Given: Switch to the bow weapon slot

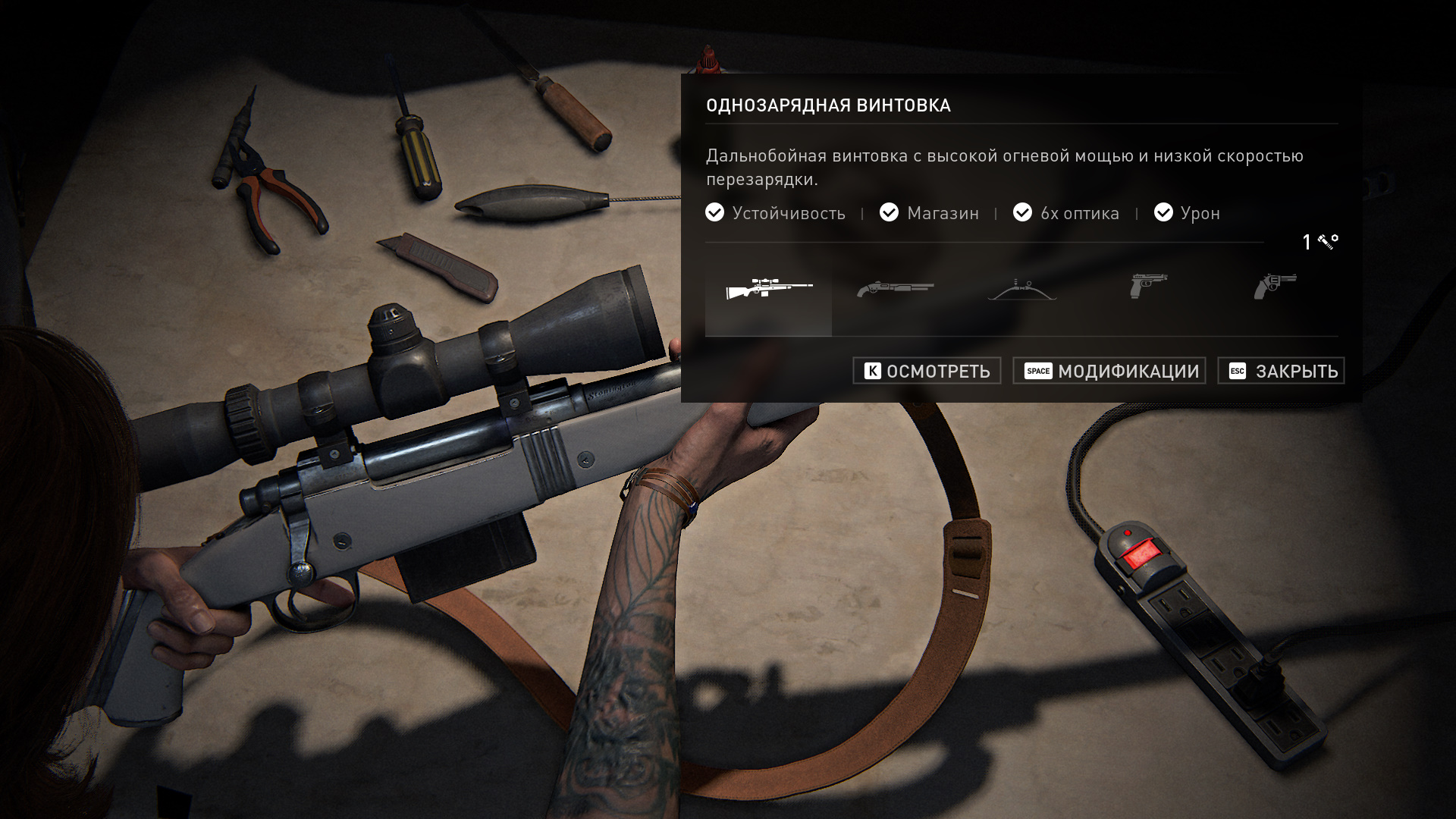Looking at the screenshot, I should (1021, 289).
